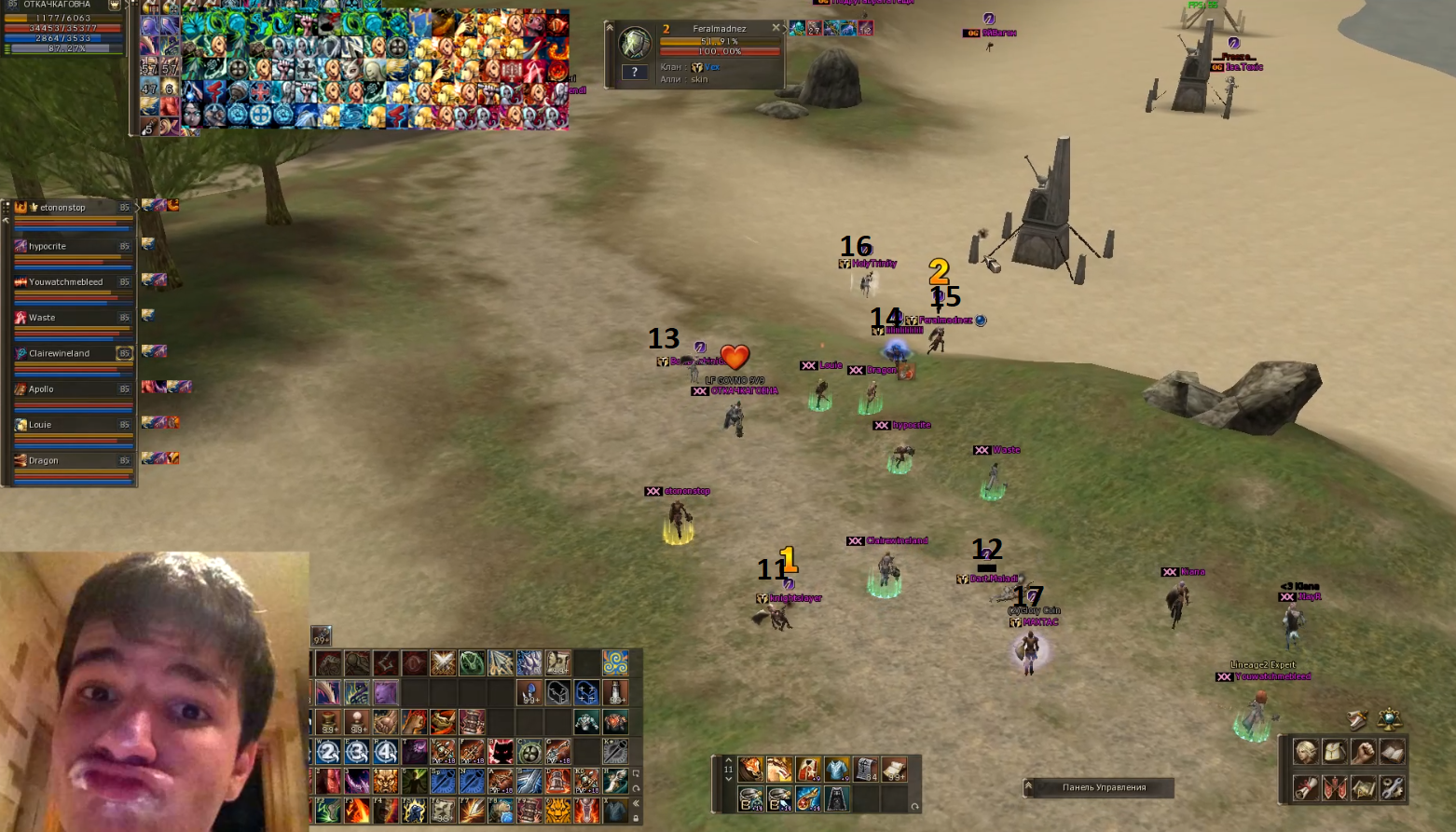Activate the golden lion face skill
The image size is (1456, 832).
[x=558, y=811]
